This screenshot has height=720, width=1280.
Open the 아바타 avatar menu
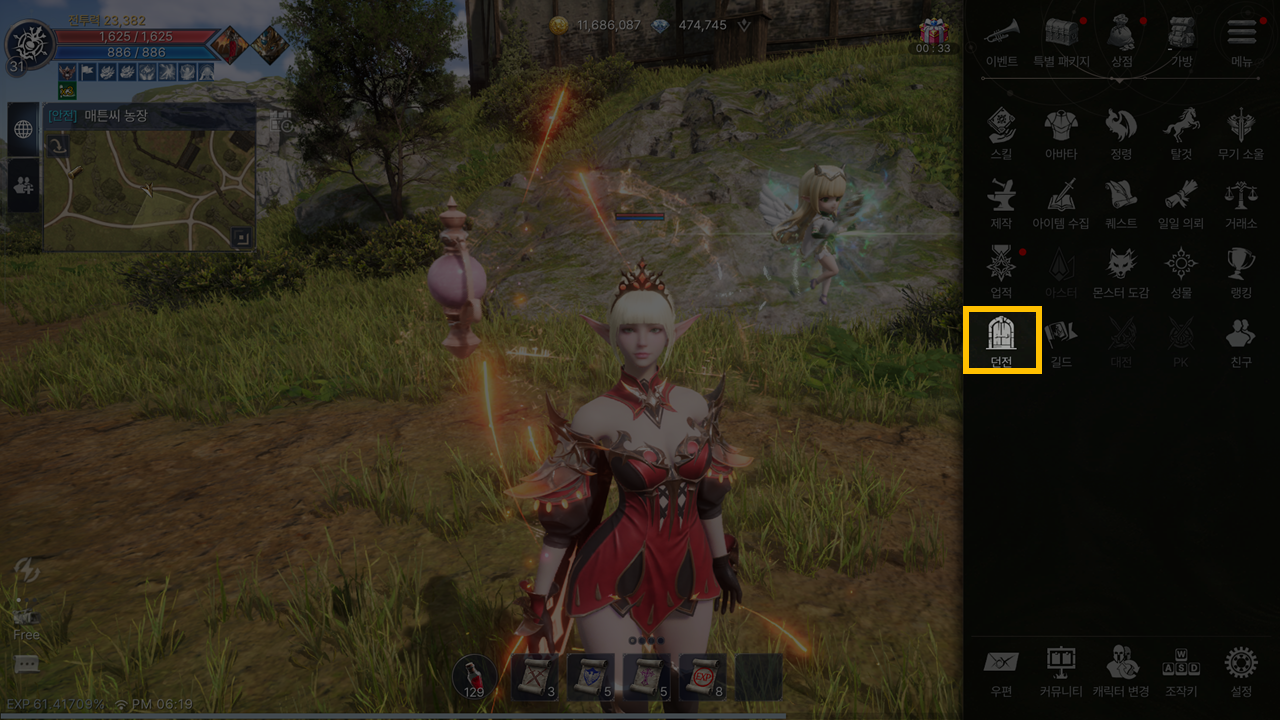[1061, 134]
